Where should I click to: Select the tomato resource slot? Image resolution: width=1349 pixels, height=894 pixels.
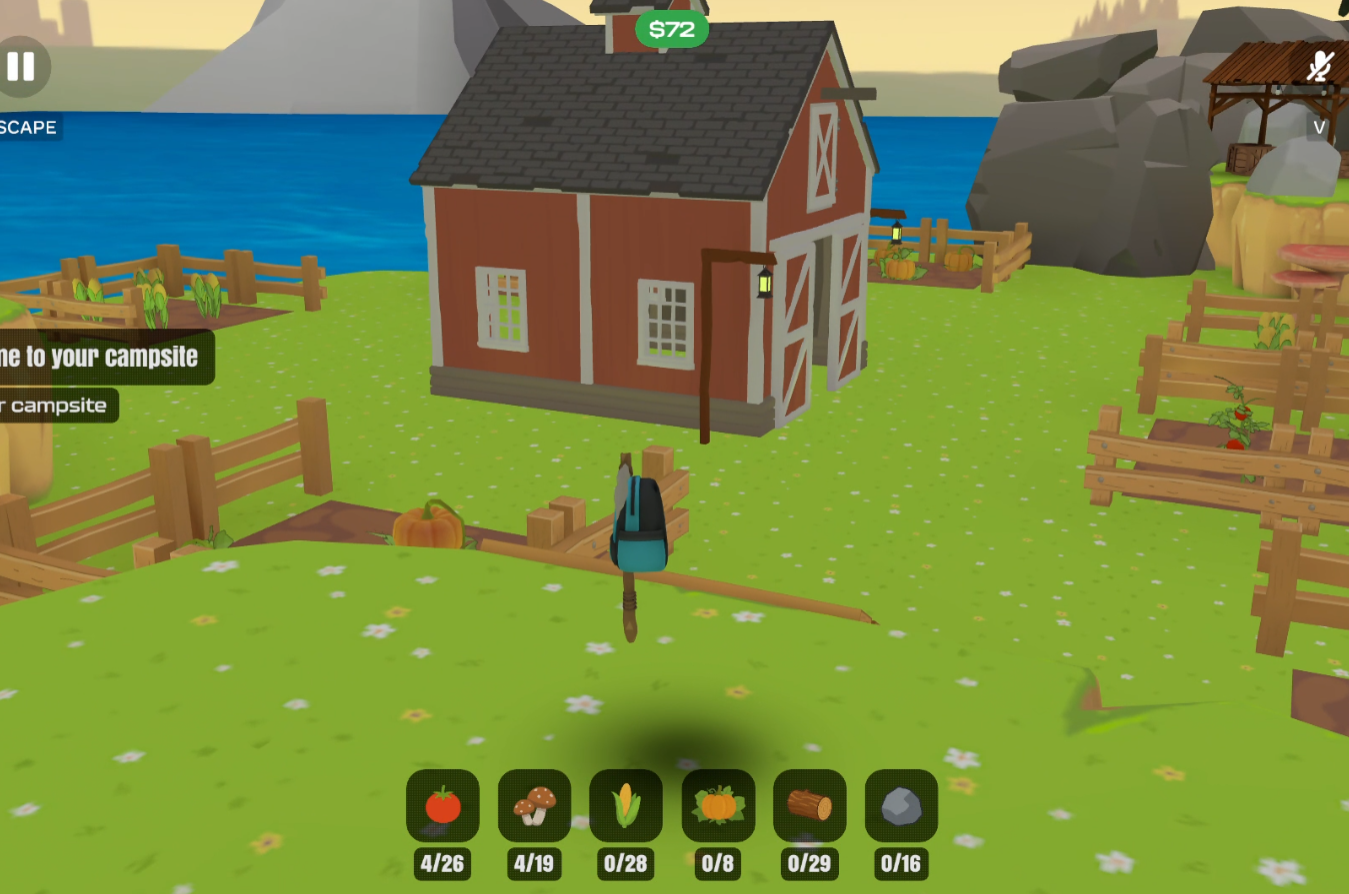click(x=443, y=805)
